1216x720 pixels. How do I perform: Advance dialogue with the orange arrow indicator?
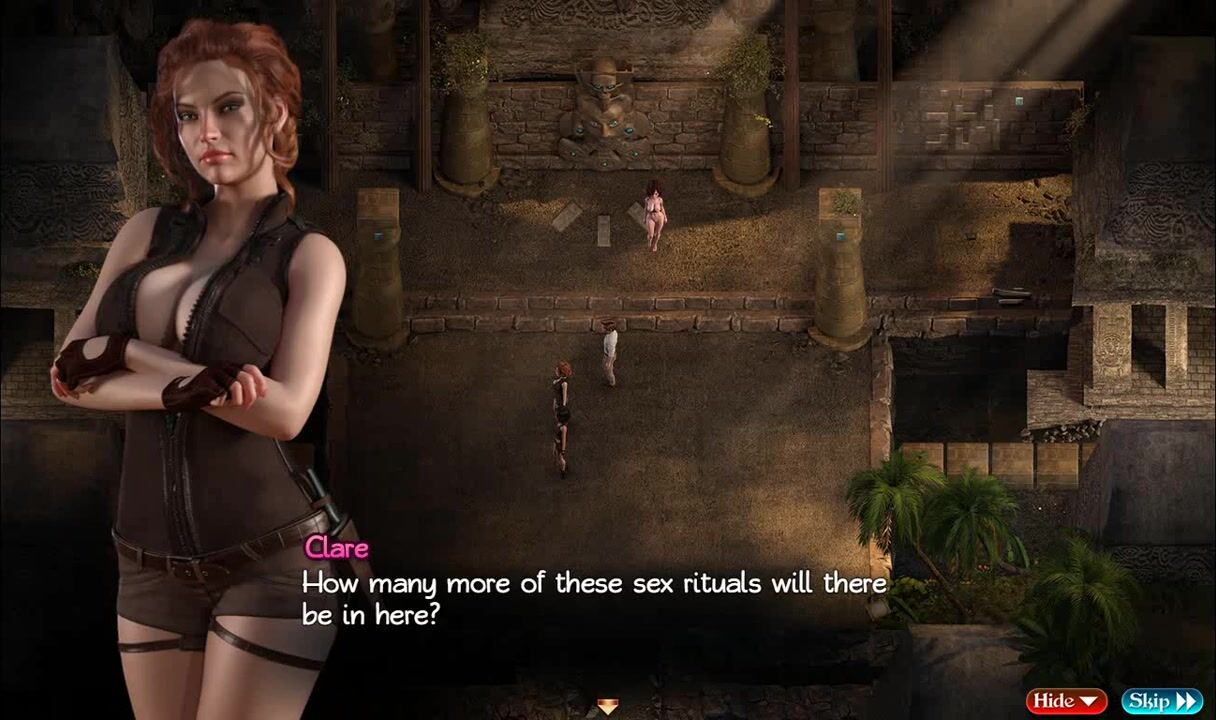(x=608, y=707)
